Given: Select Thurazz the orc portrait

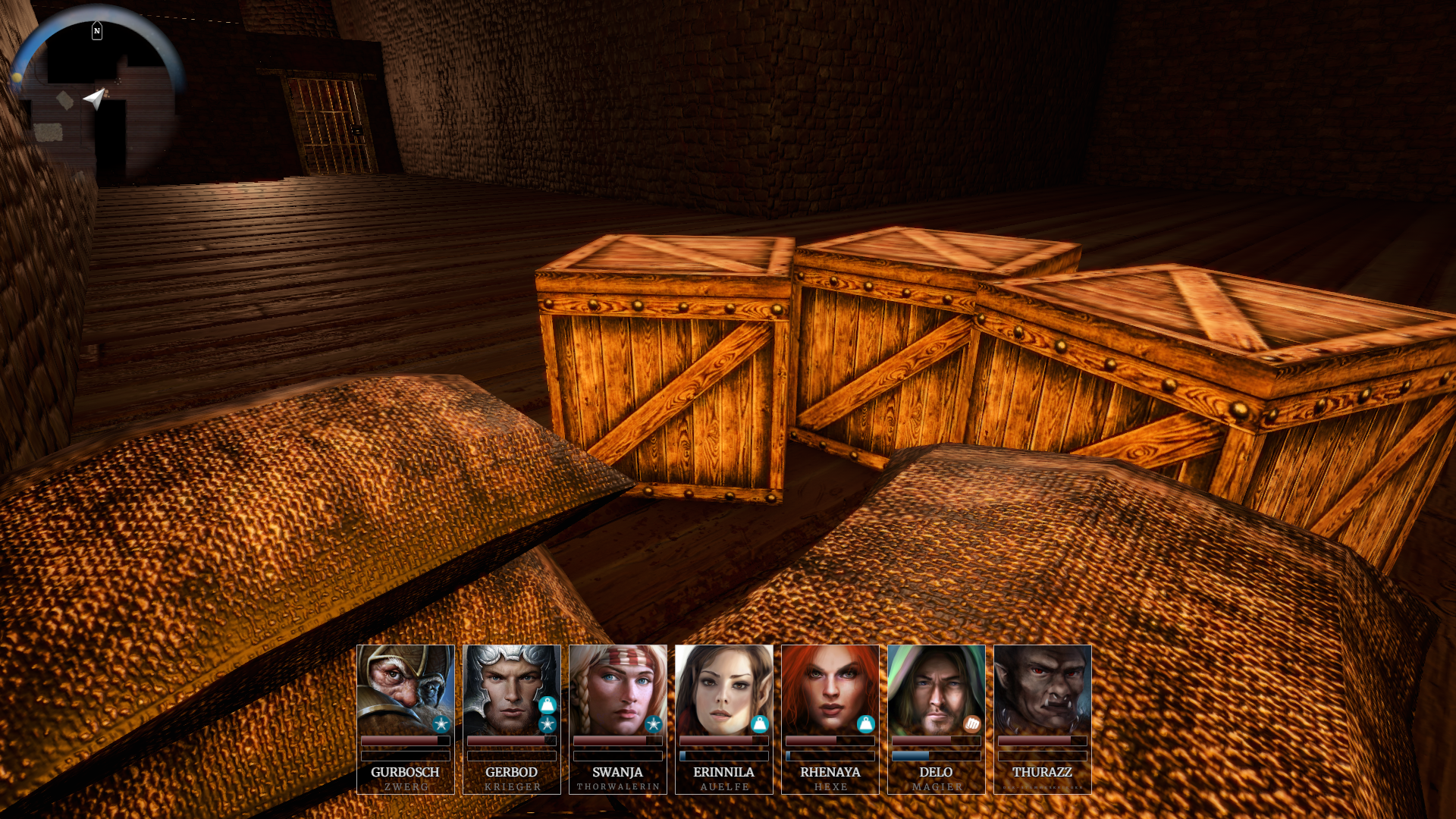Looking at the screenshot, I should (1042, 689).
